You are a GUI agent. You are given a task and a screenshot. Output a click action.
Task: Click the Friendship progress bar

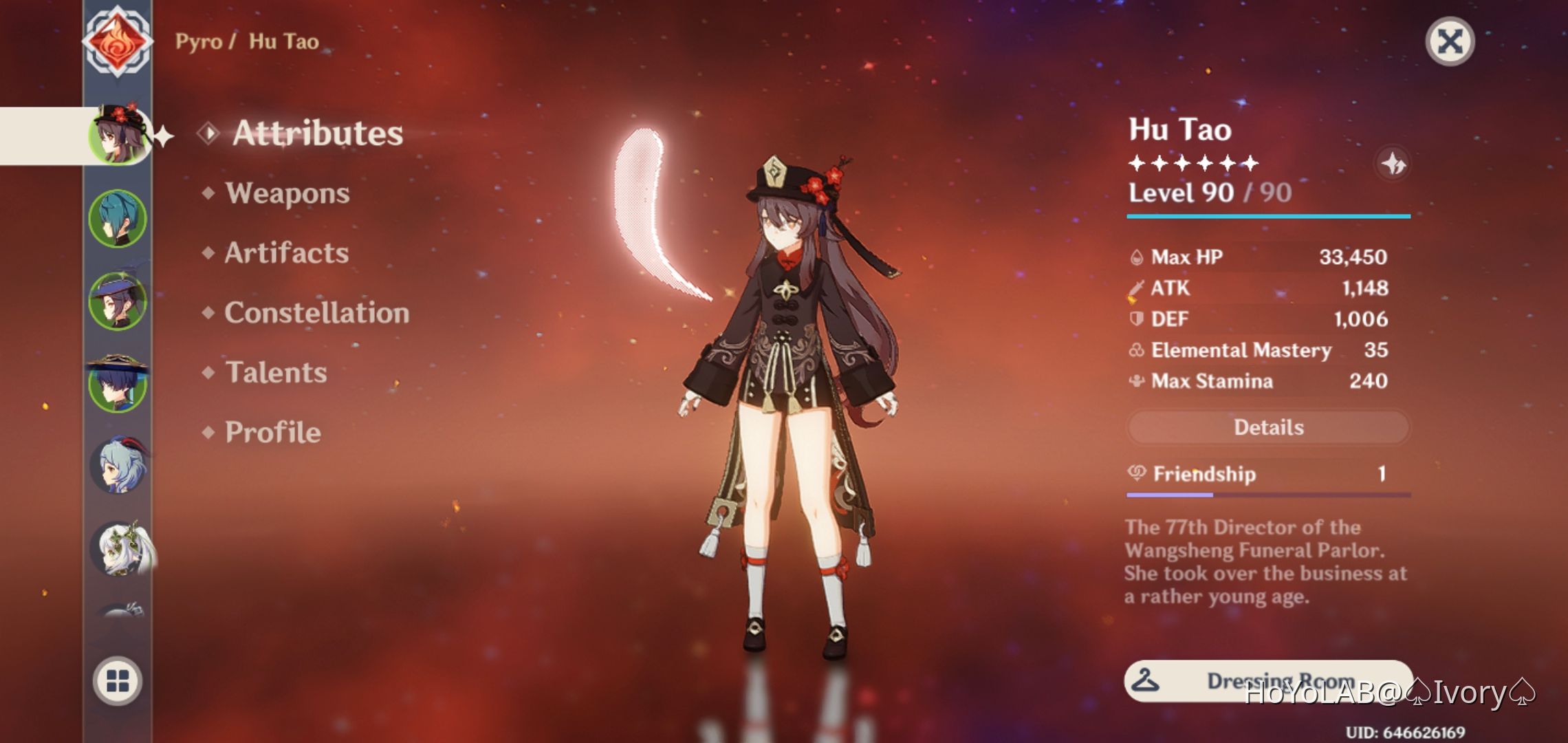coord(1267,493)
